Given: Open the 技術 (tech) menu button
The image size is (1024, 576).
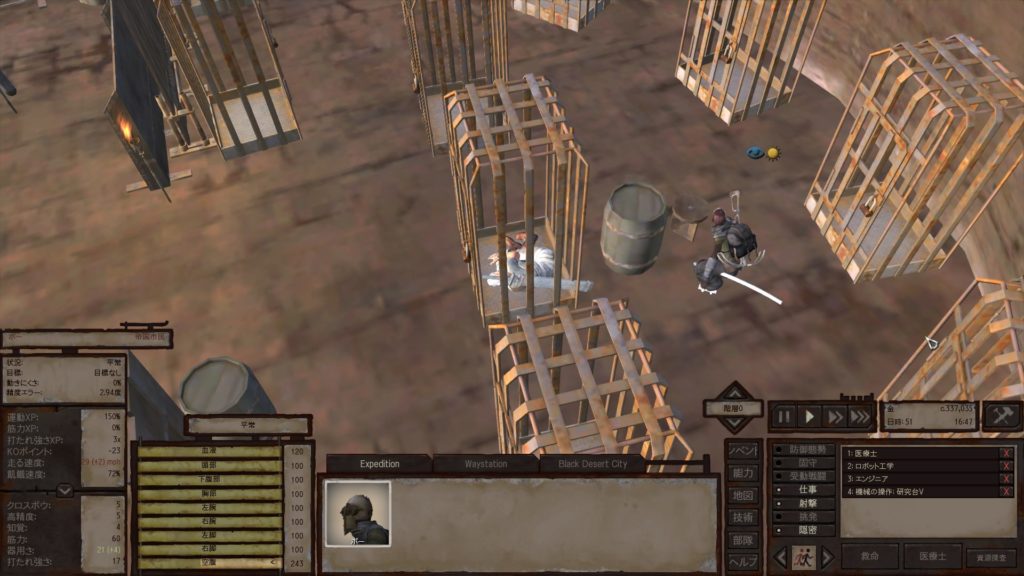Looking at the screenshot, I should (741, 517).
